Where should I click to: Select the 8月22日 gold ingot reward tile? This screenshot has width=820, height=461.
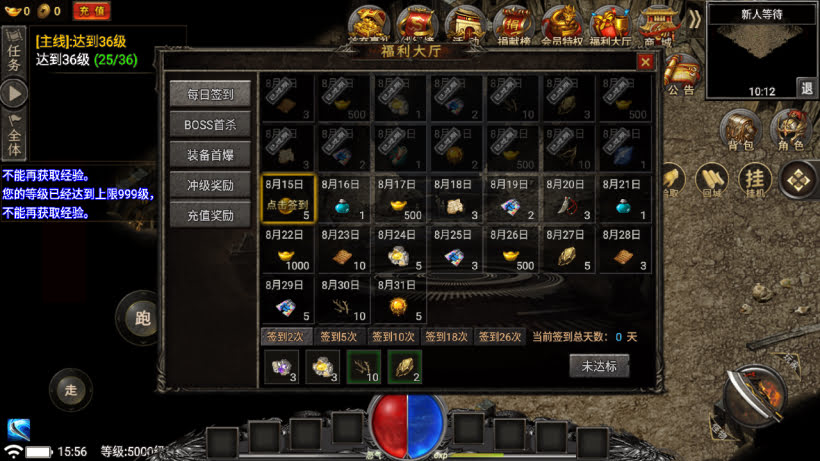(289, 250)
